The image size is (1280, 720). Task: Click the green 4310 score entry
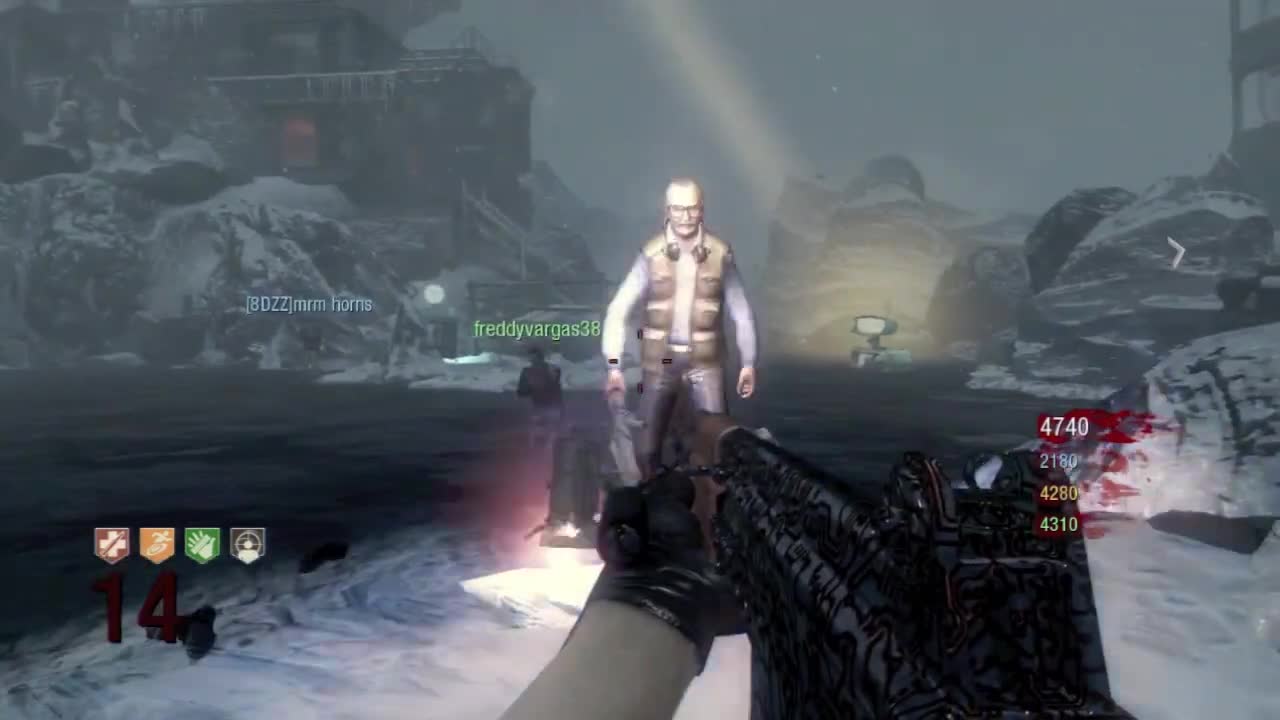(1057, 524)
